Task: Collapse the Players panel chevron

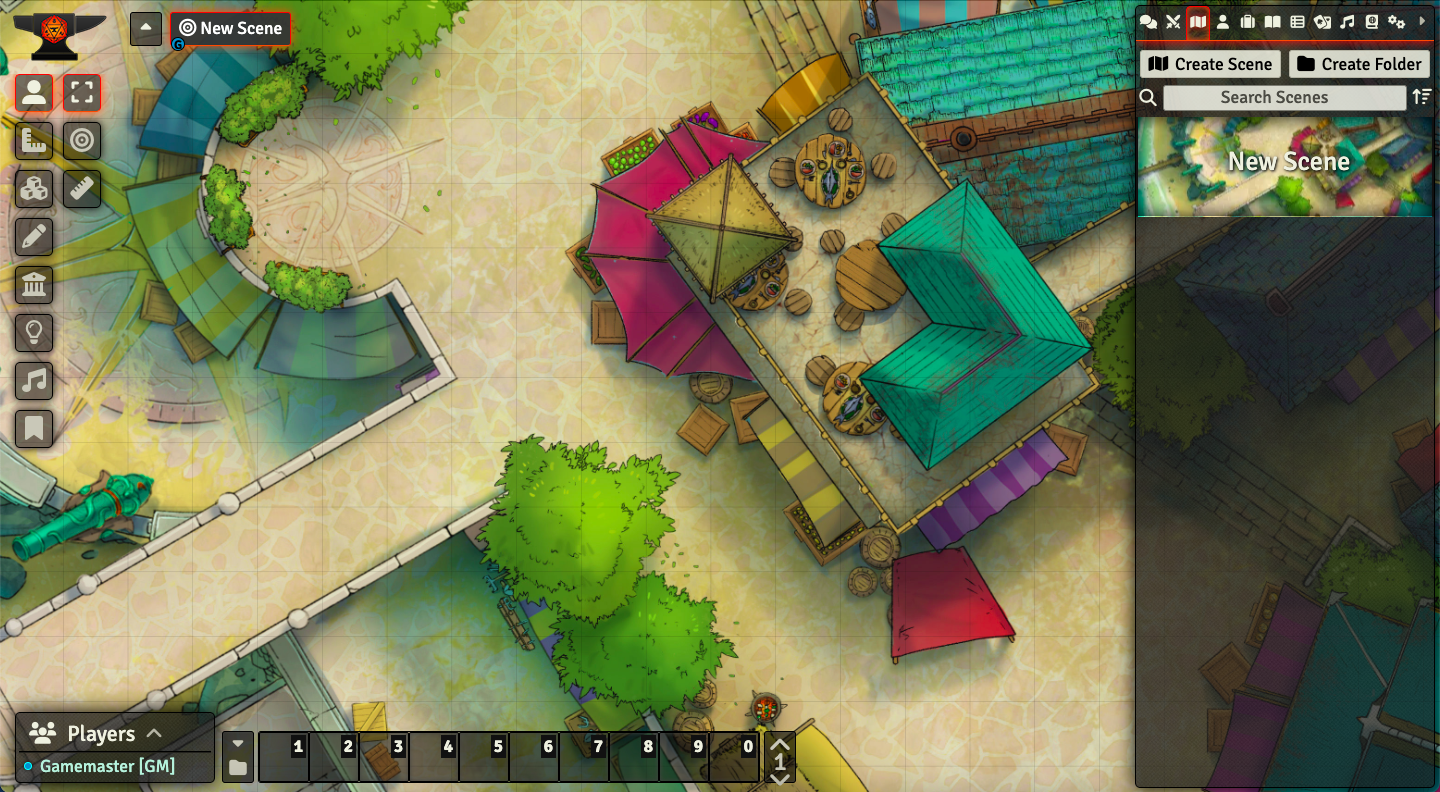Action: click(155, 733)
